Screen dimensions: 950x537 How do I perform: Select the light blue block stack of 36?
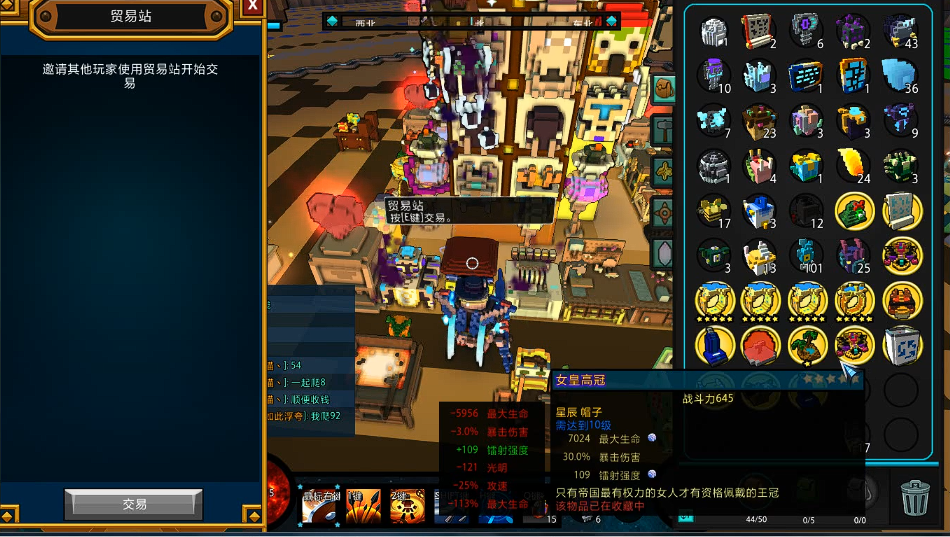(900, 75)
